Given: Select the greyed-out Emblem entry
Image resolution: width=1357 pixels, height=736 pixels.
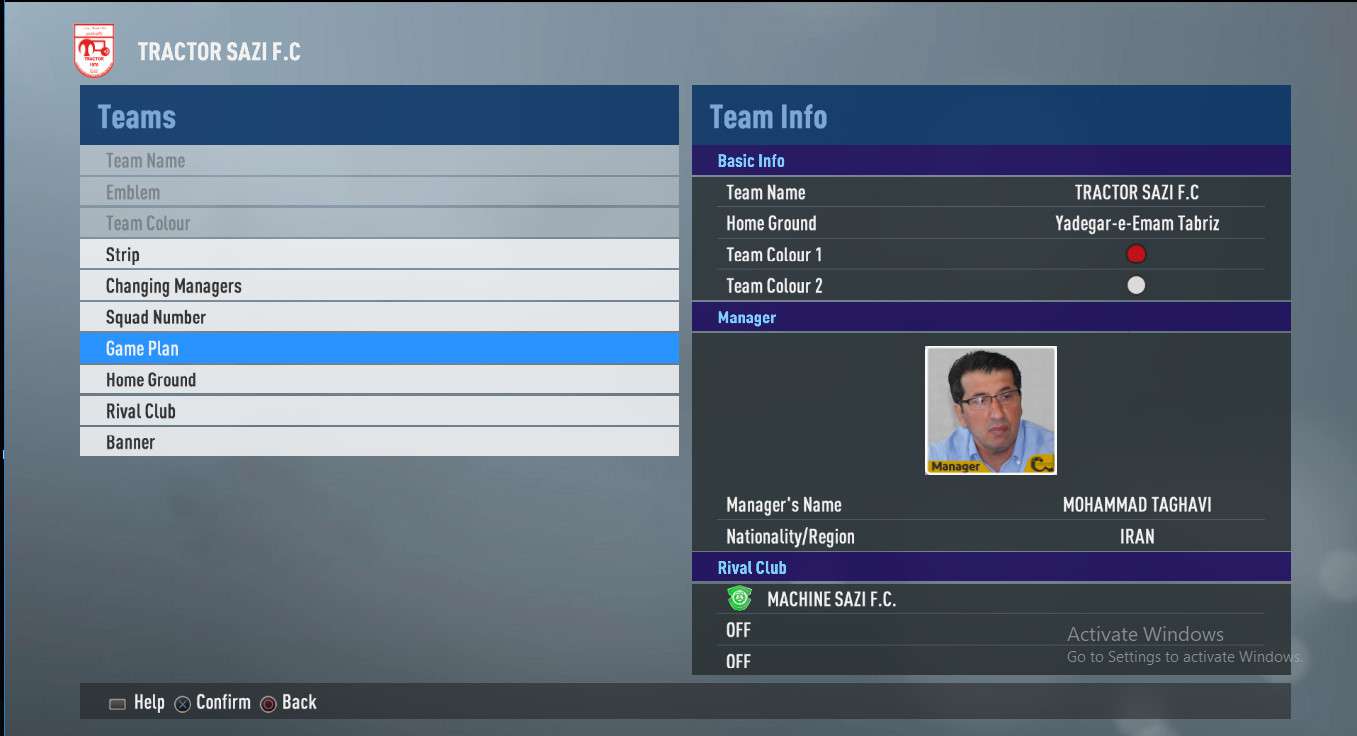Looking at the screenshot, I should pos(379,192).
